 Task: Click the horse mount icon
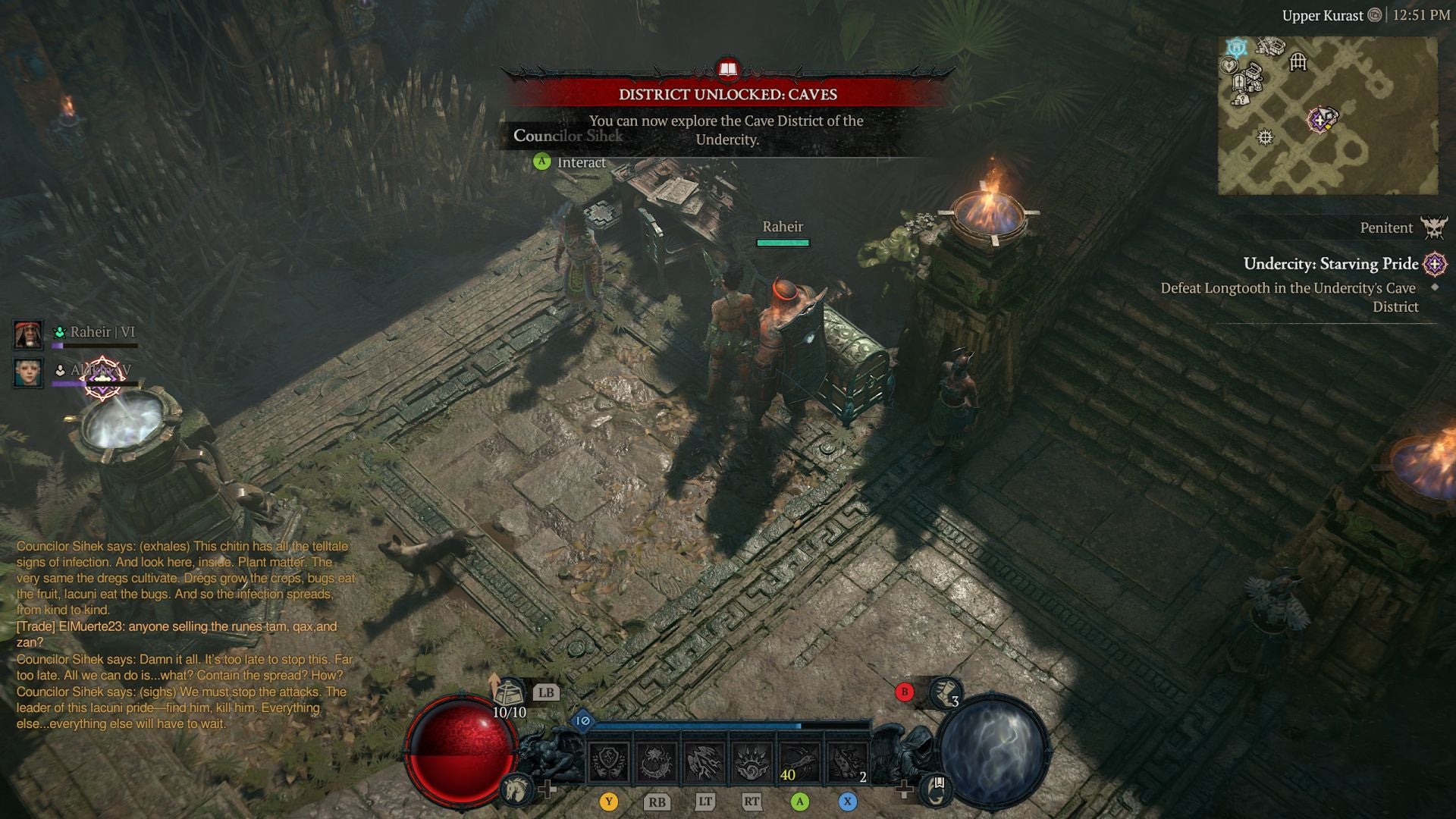tap(516, 792)
